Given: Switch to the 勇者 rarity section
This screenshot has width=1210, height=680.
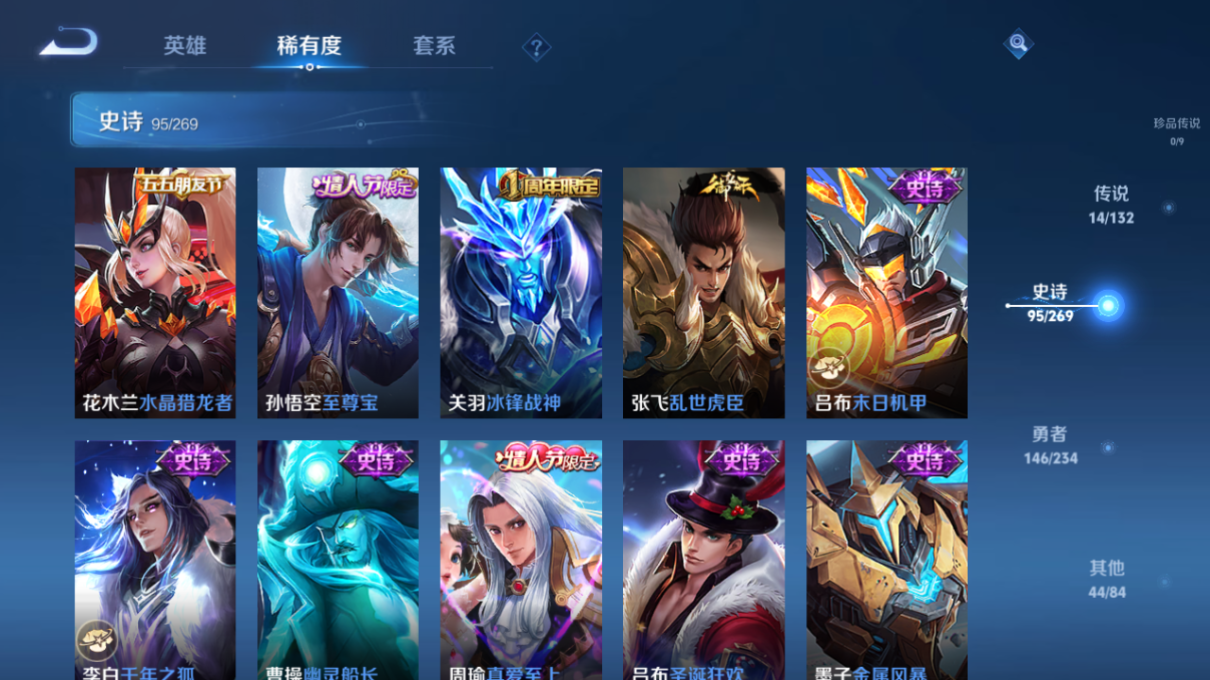Looking at the screenshot, I should pos(1050,444).
